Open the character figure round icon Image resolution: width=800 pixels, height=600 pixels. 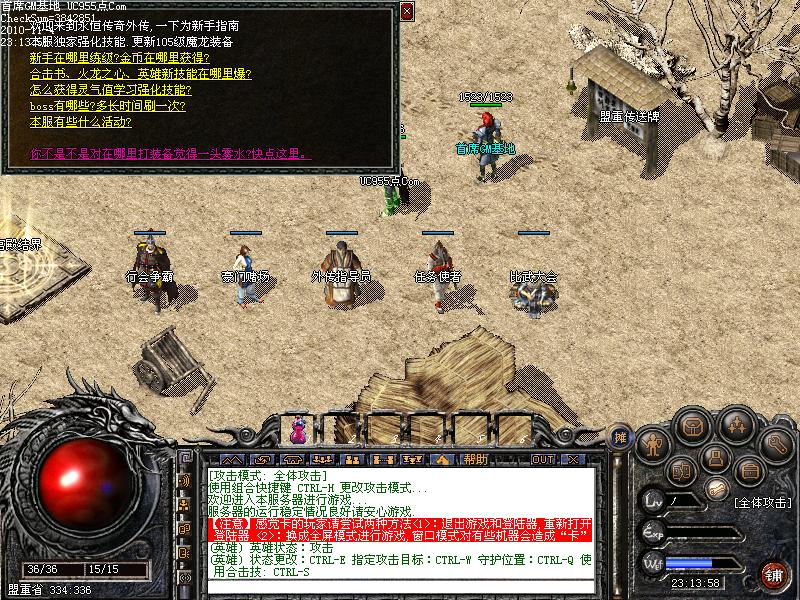coord(654,444)
